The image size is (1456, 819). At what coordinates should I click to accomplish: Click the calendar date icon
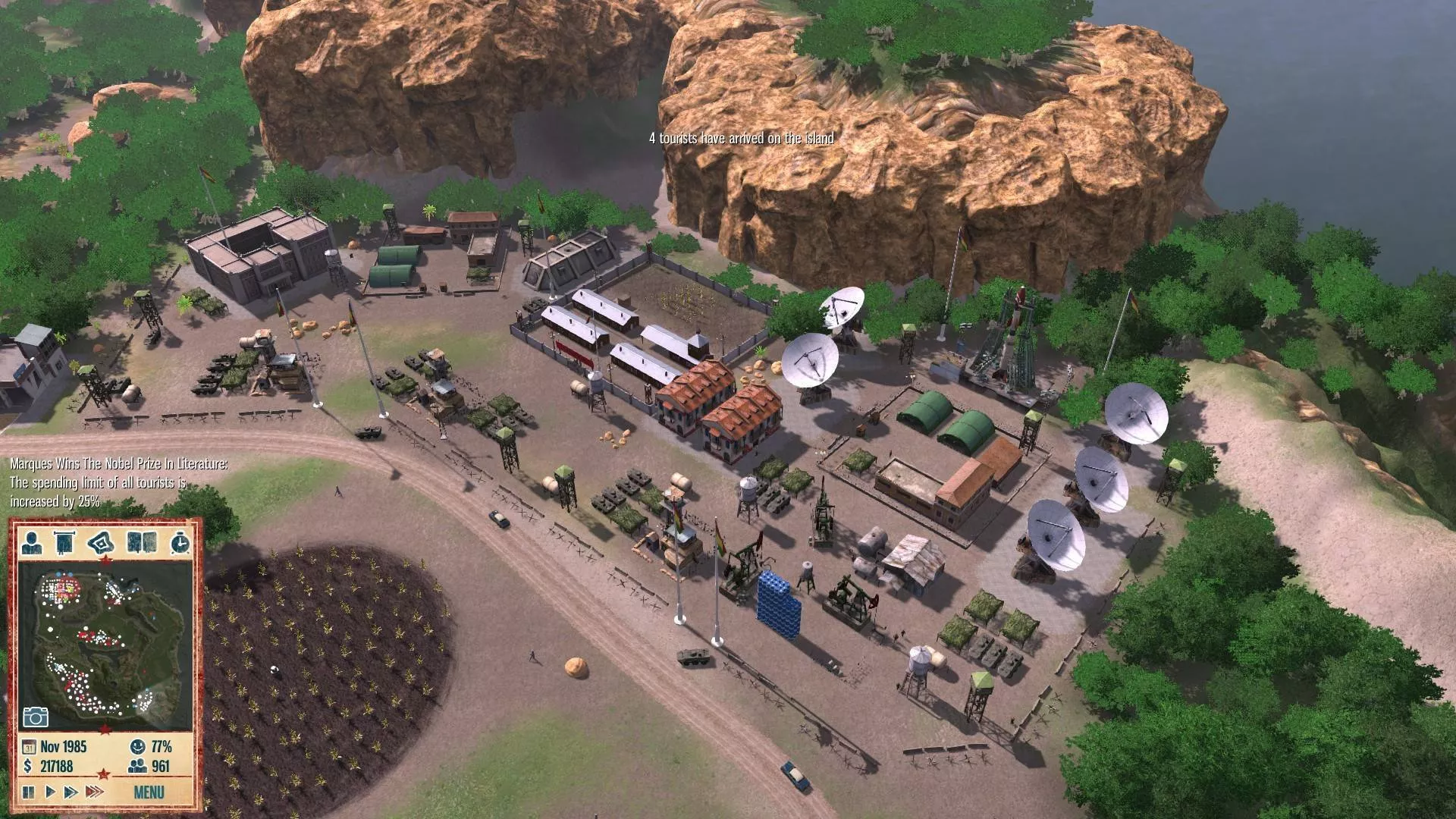[x=30, y=746]
